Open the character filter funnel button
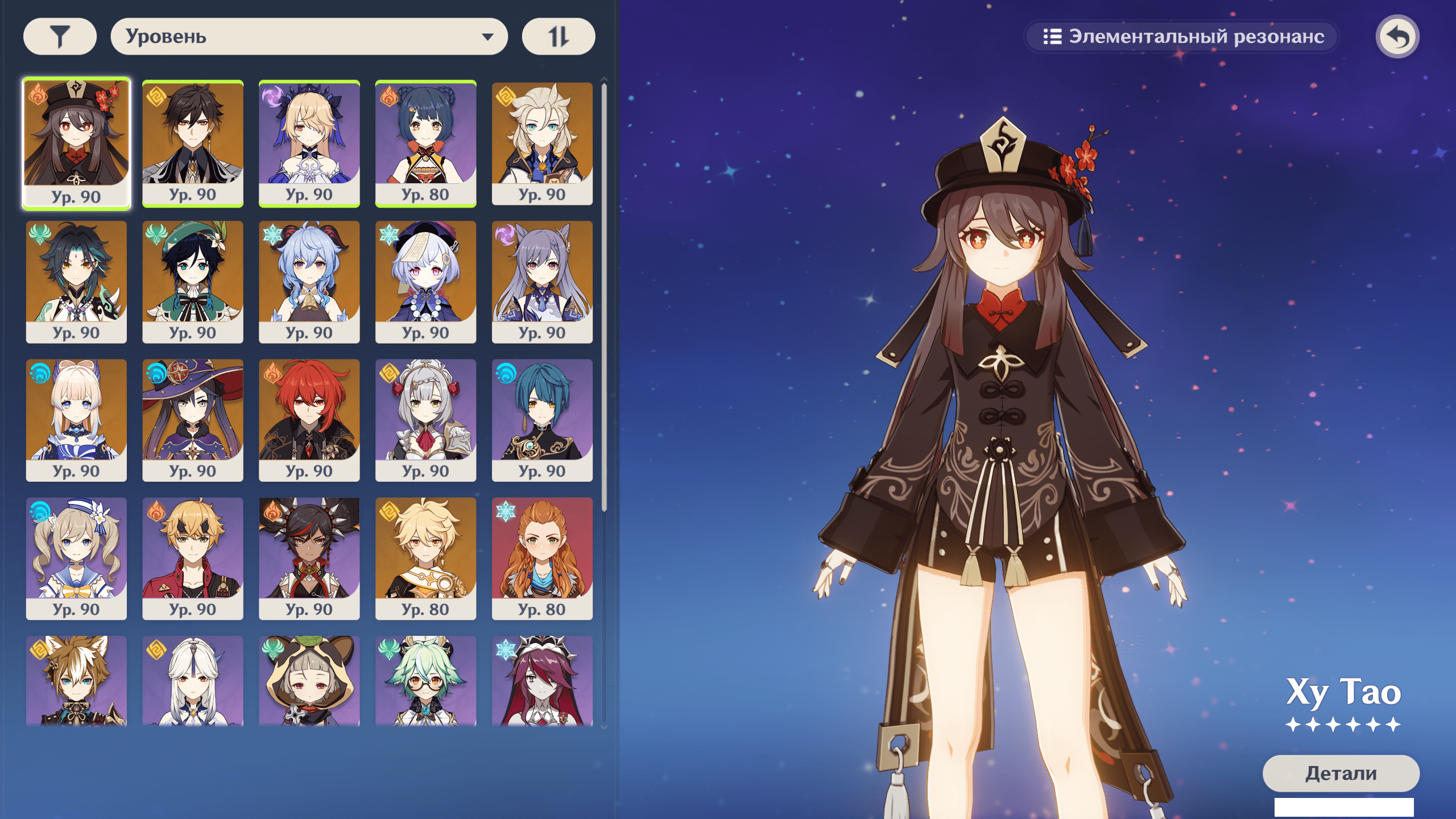Image resolution: width=1456 pixels, height=819 pixels. point(60,37)
